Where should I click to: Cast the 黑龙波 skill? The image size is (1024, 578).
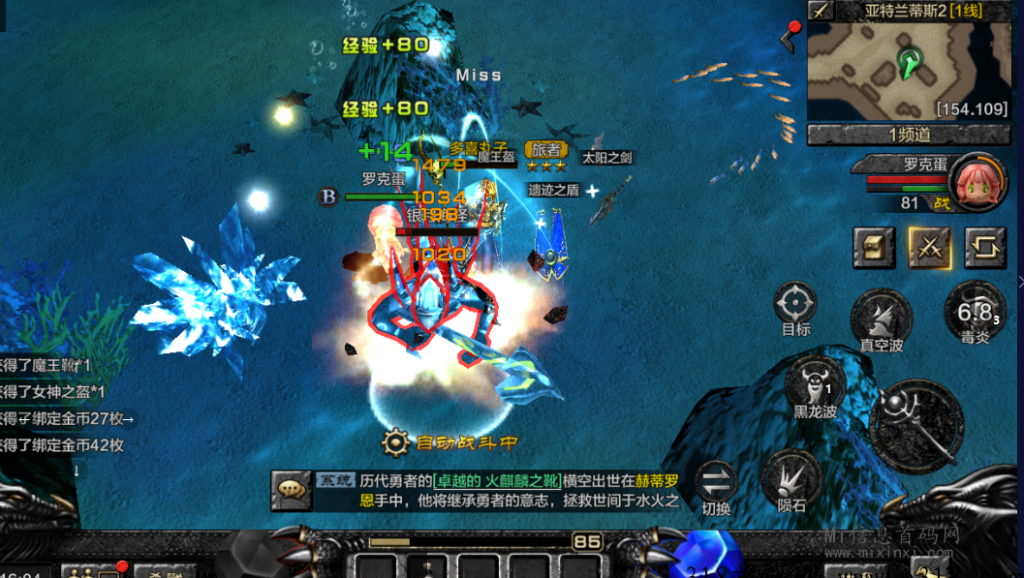click(816, 382)
